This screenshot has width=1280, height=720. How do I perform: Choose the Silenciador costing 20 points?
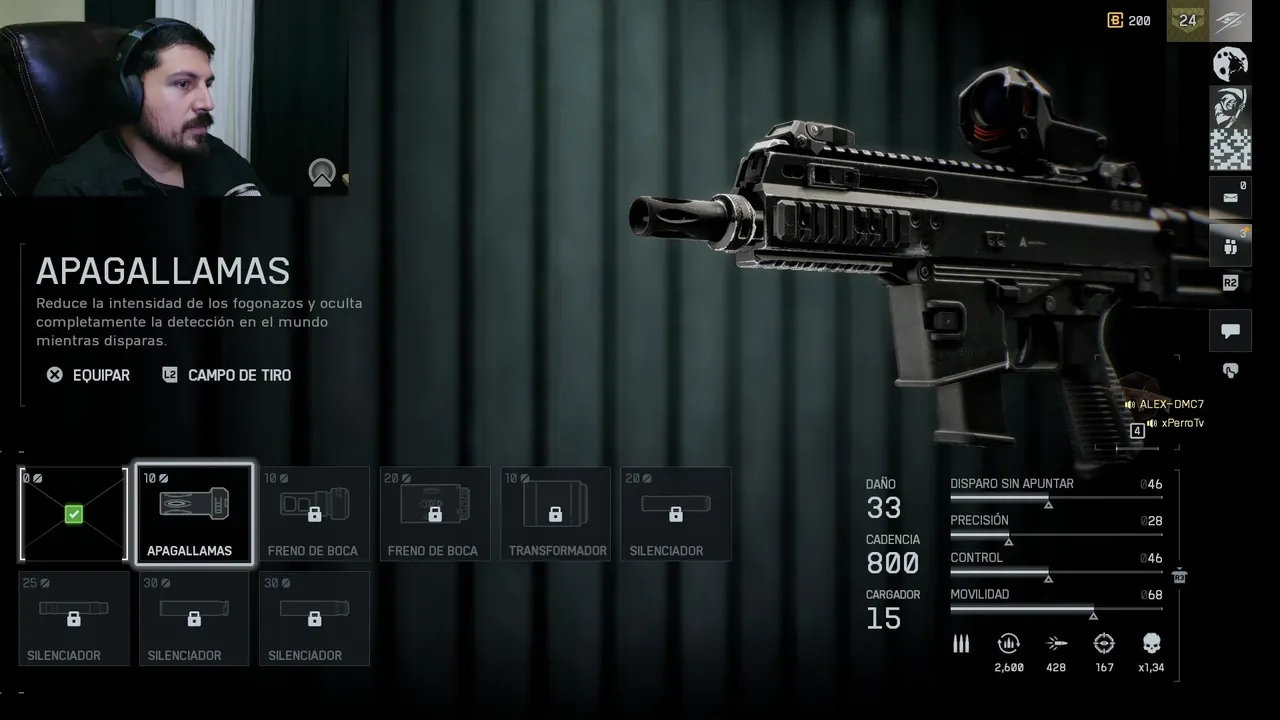[x=676, y=514]
